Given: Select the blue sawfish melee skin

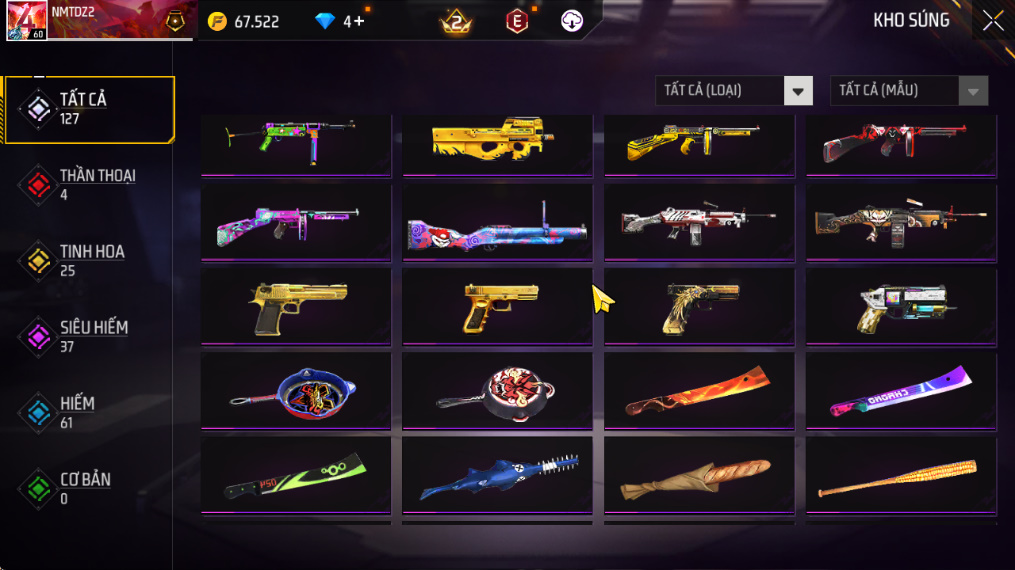Looking at the screenshot, I should 498,476.
